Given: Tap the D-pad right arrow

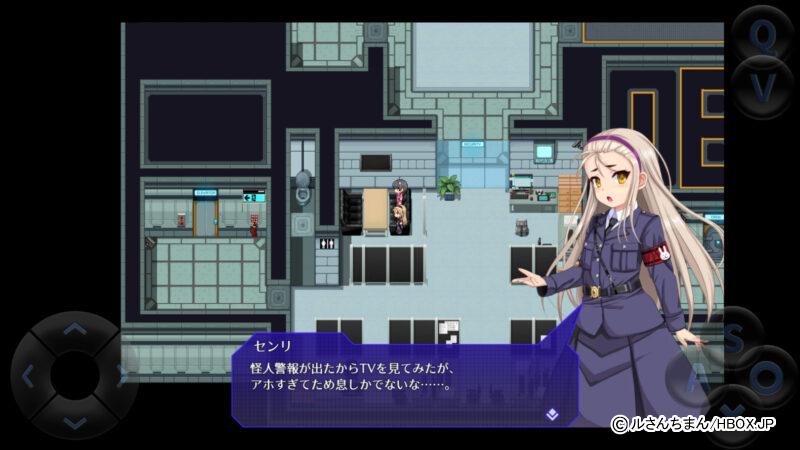Looking at the screenshot, I should (x=122, y=376).
